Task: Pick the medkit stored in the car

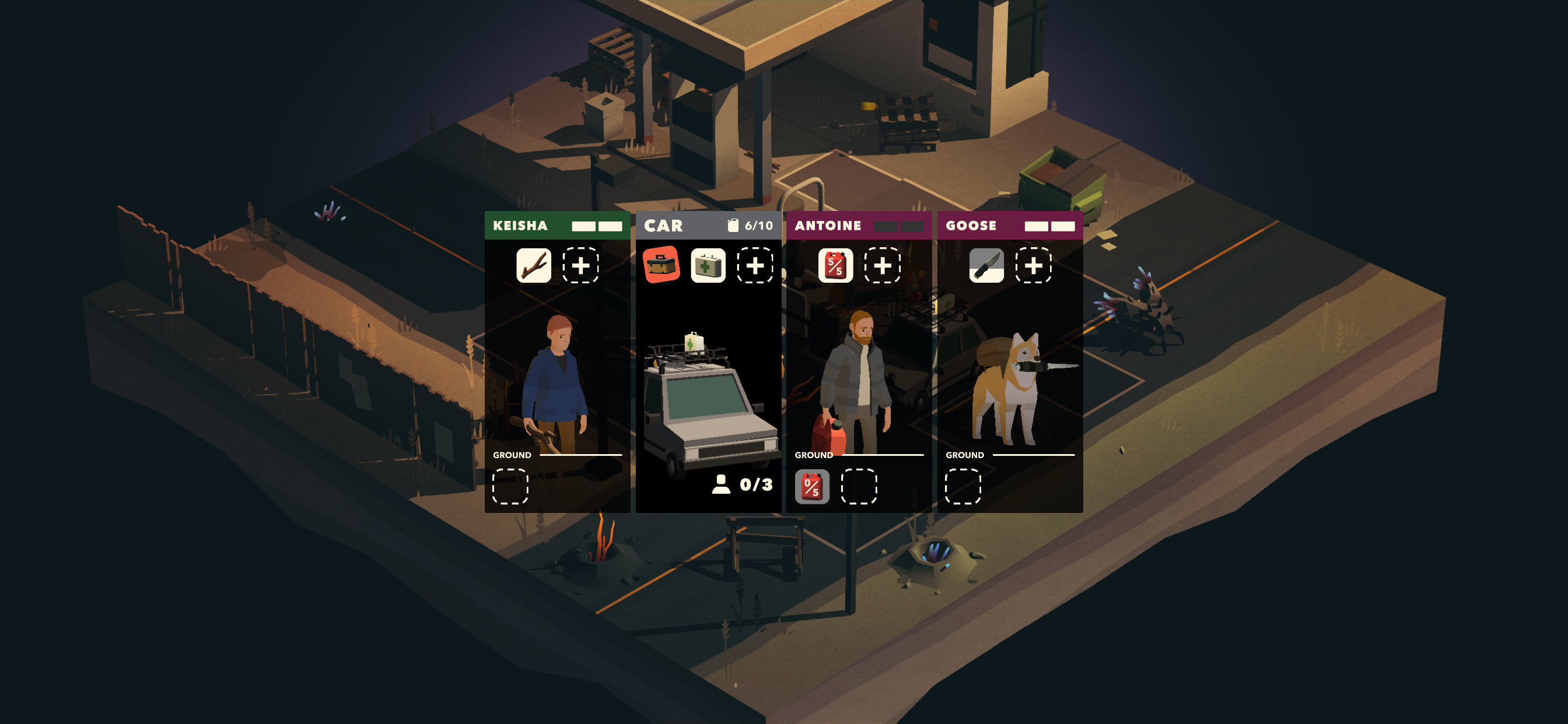Action: point(708,265)
